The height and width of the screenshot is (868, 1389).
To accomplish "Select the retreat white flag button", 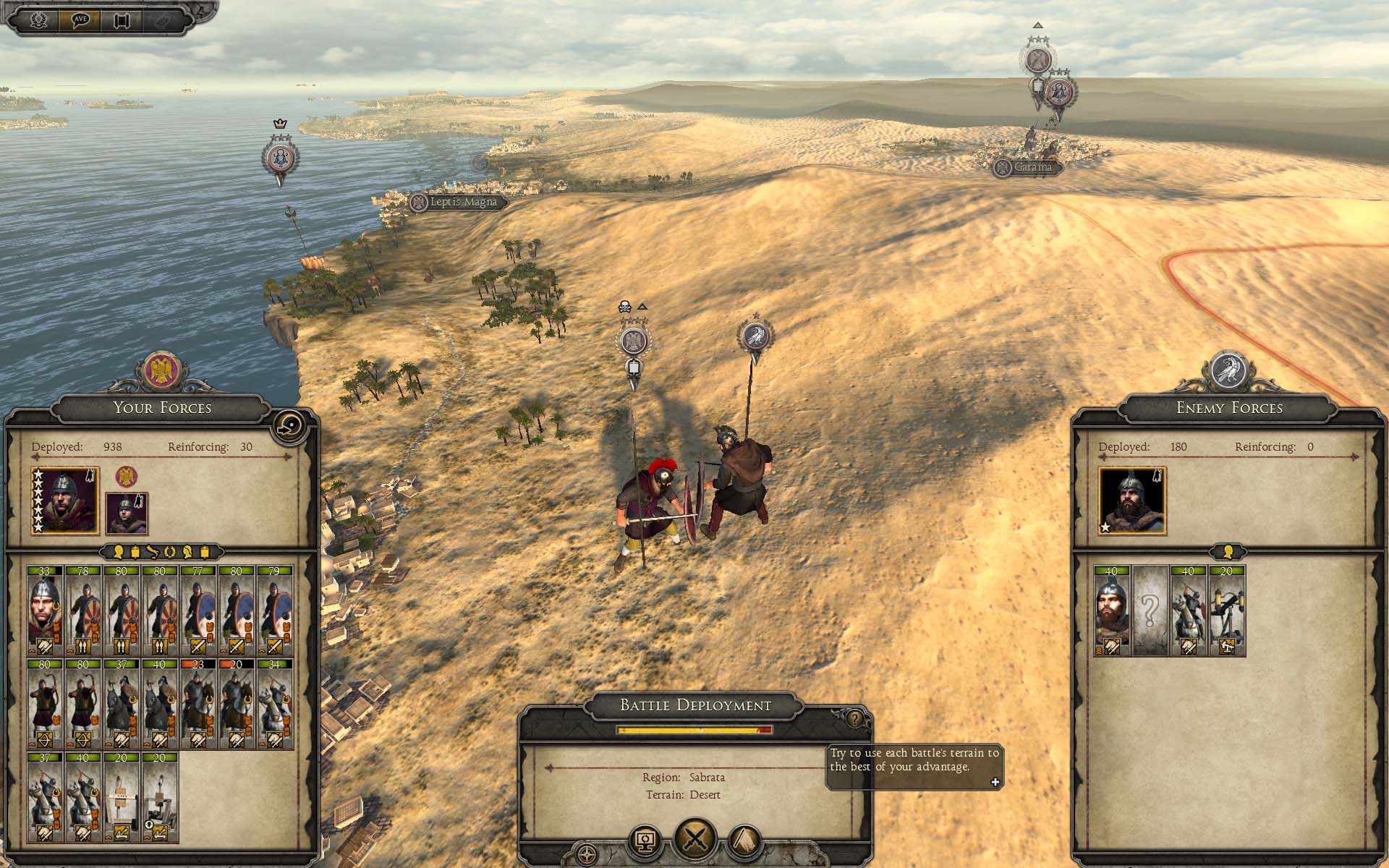I will tap(745, 842).
